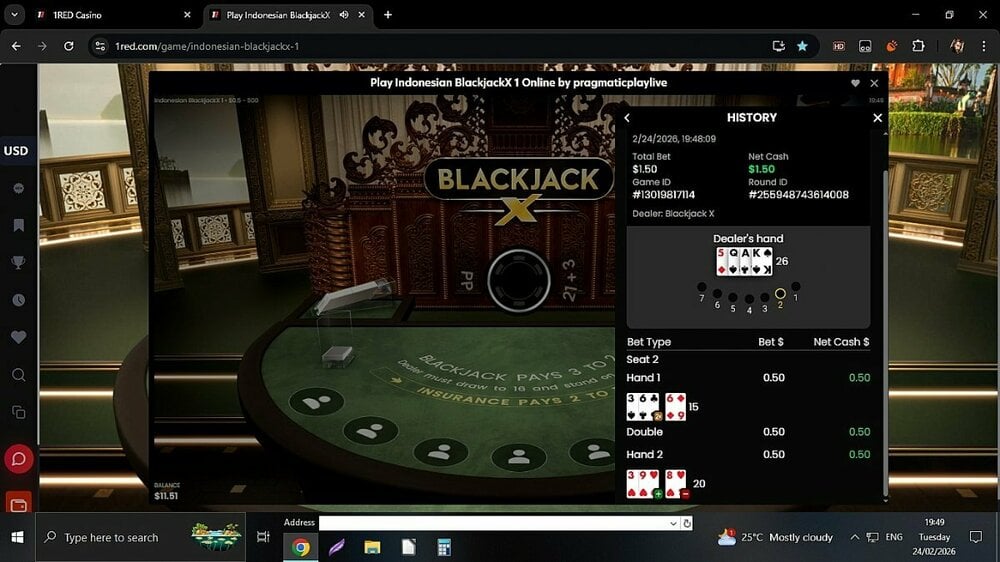Image resolution: width=1000 pixels, height=562 pixels.
Task: Reload the browser page
Action: [x=69, y=46]
